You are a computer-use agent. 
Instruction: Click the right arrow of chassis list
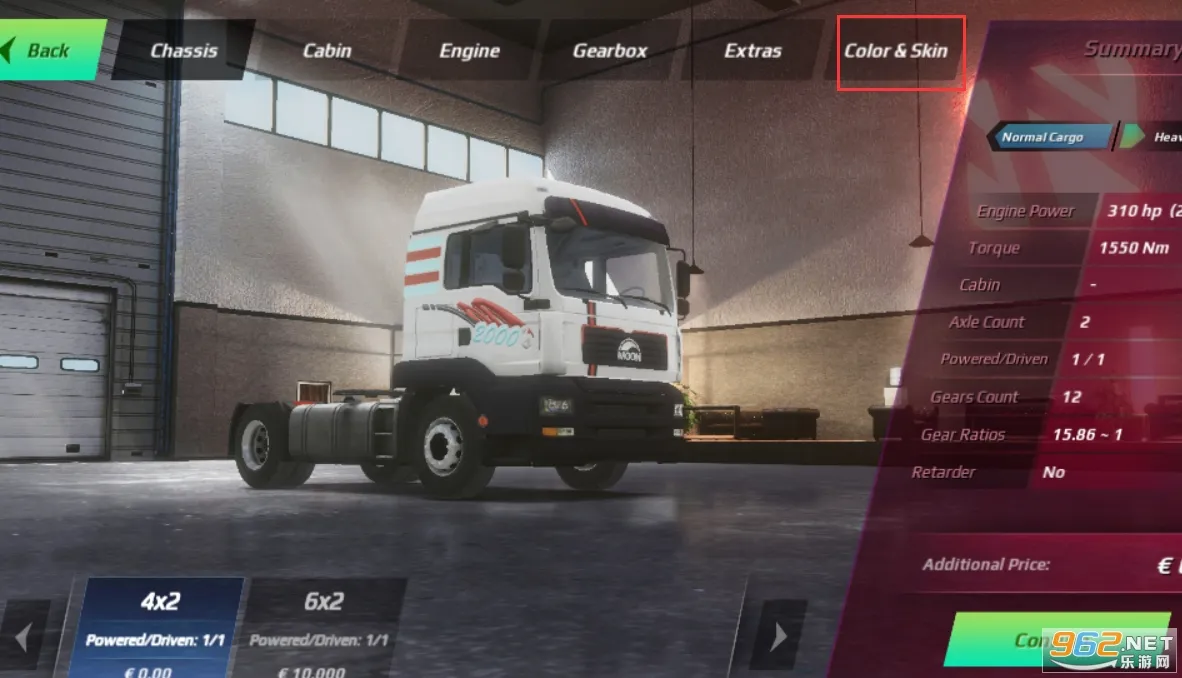click(778, 636)
